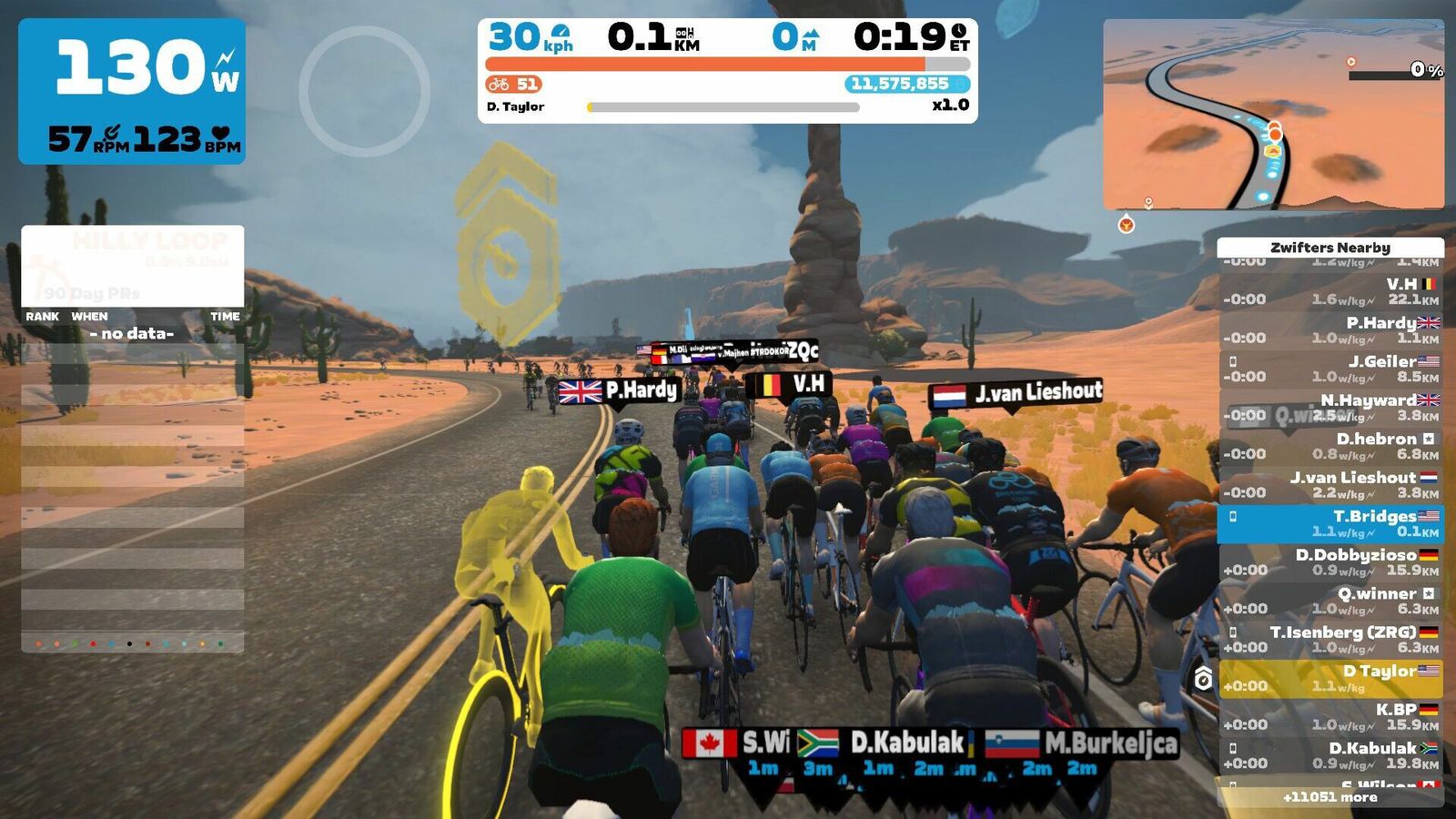Pick K.BP in the nearby riders list
Viewport: 1456px width, 819px height.
point(1330,717)
